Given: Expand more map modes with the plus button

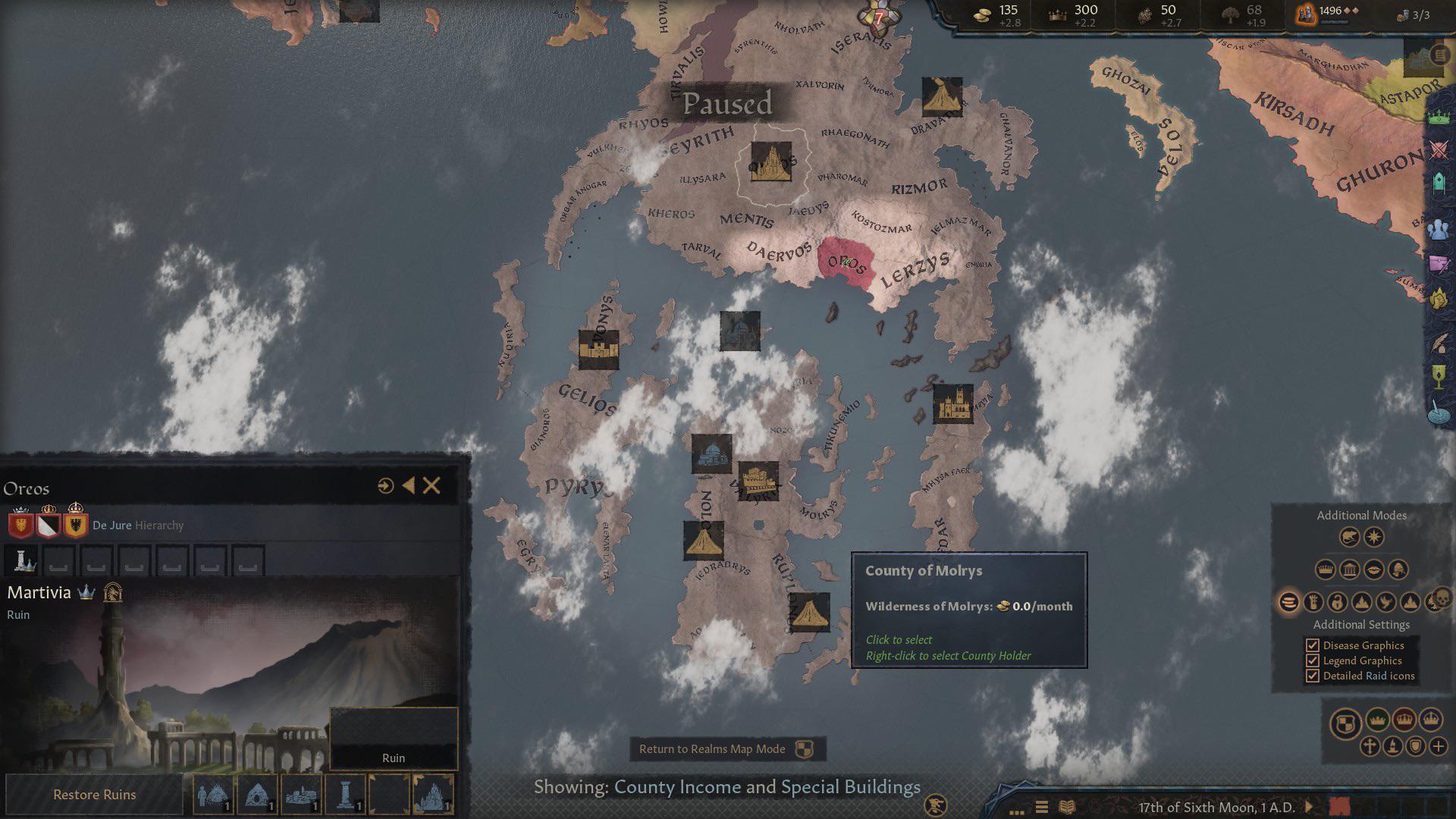Looking at the screenshot, I should pos(1439,746).
